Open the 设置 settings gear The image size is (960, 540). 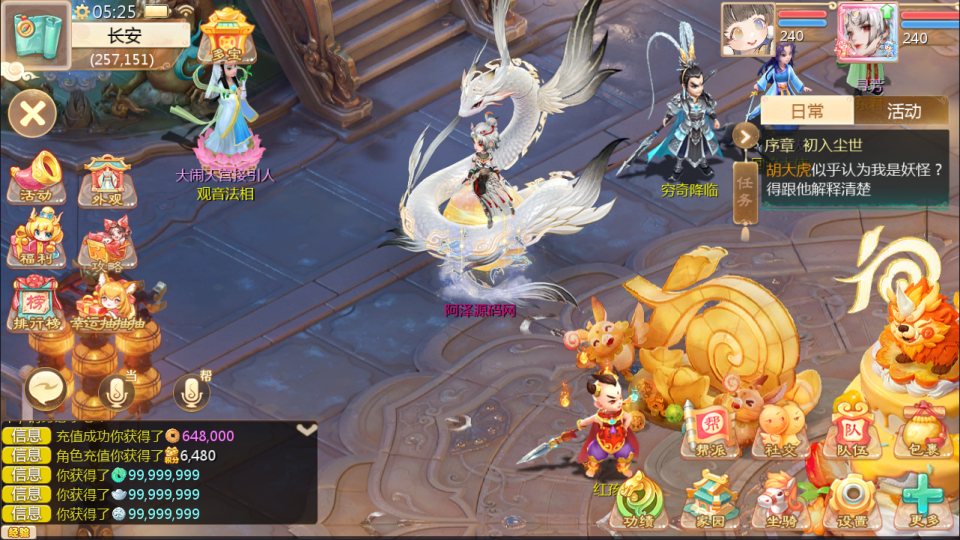(x=851, y=500)
